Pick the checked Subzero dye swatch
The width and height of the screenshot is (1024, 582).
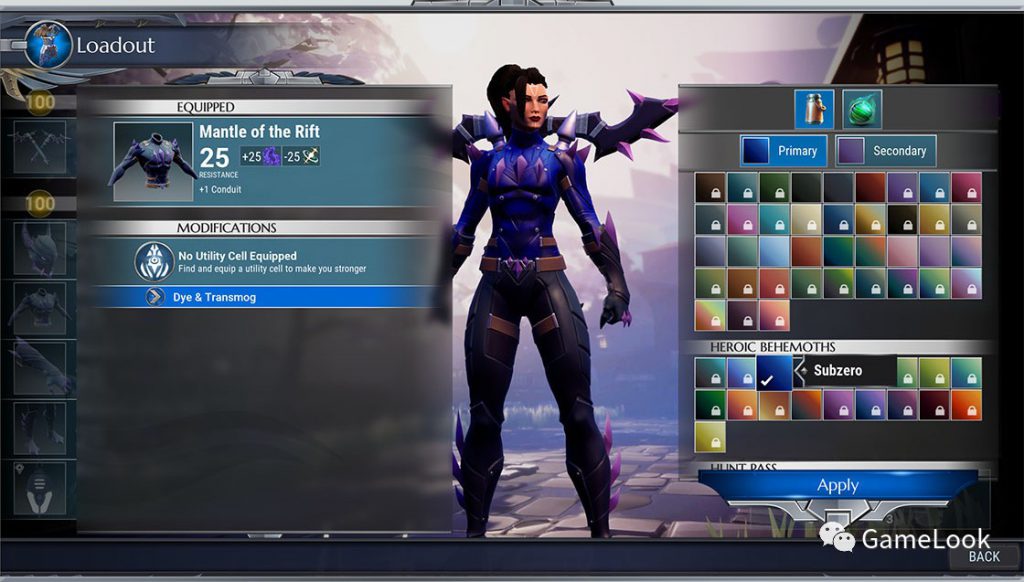point(774,373)
